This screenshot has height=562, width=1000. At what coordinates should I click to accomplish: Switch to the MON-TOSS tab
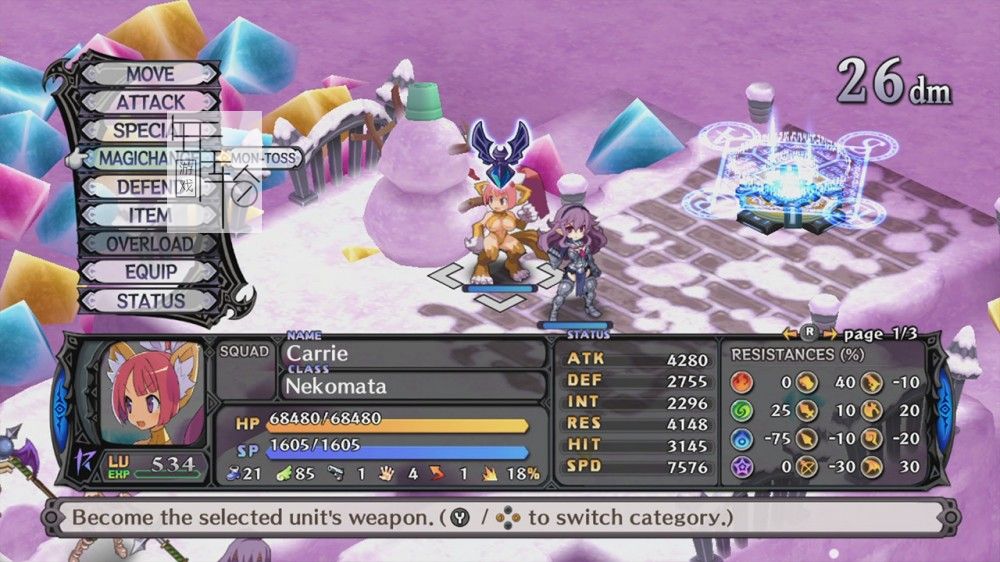click(260, 158)
